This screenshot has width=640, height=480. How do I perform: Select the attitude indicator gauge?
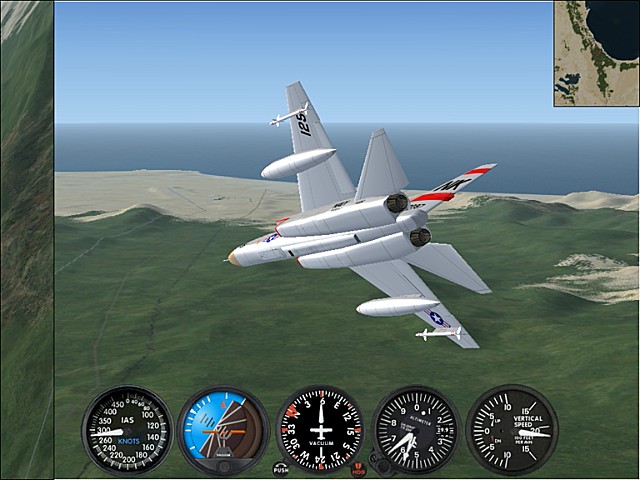coord(223,431)
